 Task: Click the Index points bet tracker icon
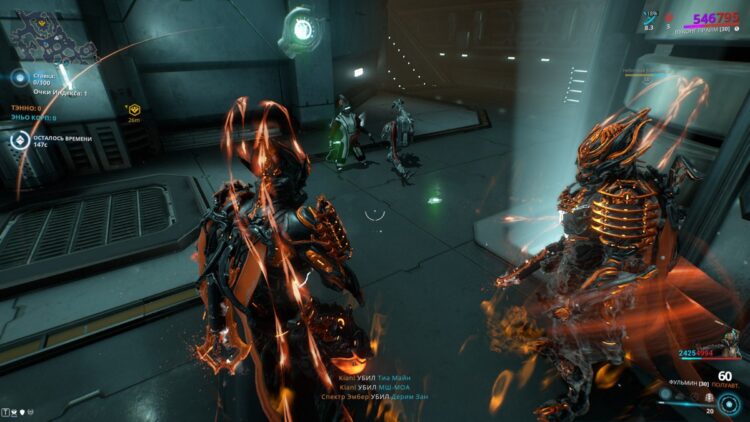coord(19,78)
